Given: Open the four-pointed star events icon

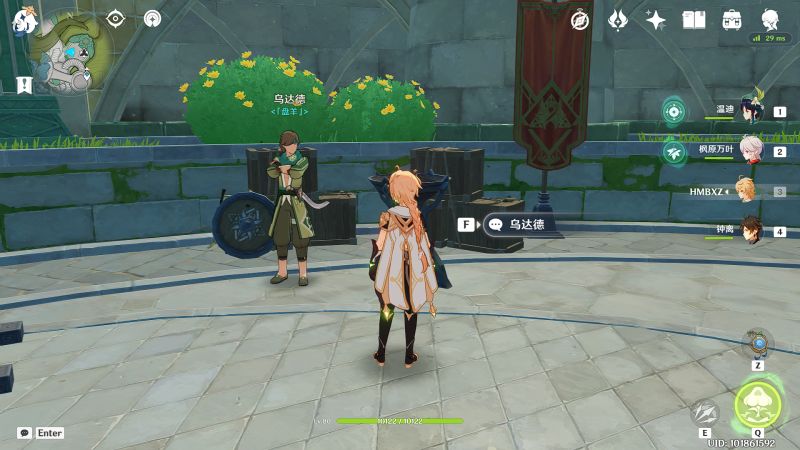Looking at the screenshot, I should click(x=656, y=20).
